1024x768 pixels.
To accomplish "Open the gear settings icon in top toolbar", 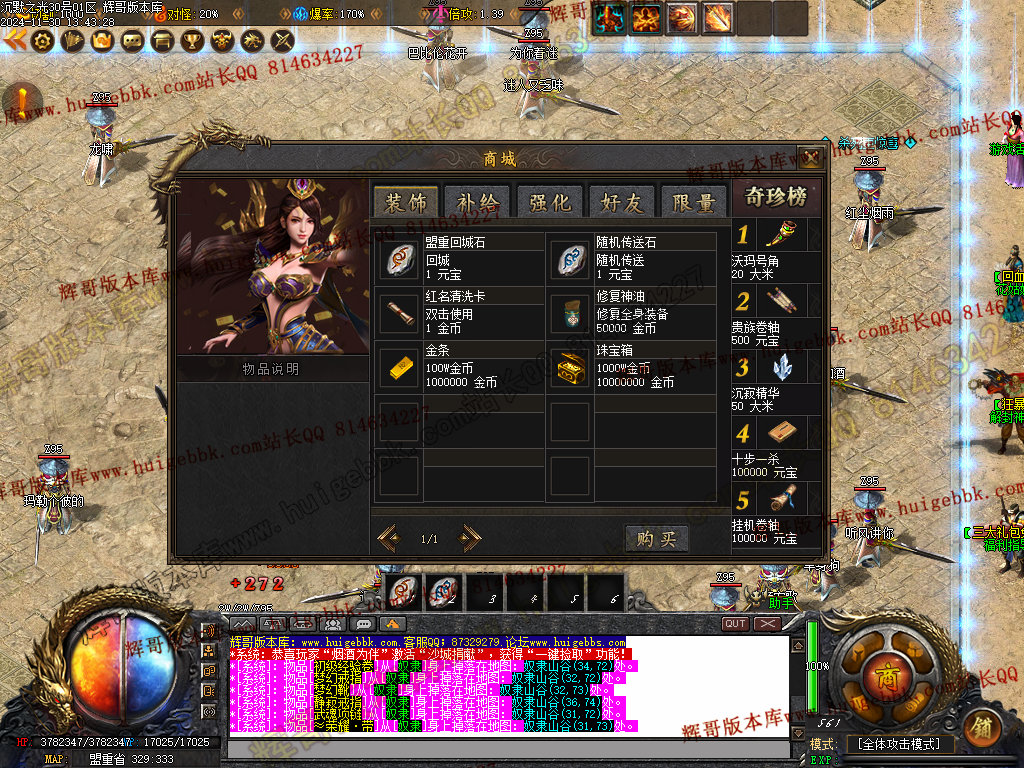I will [42, 41].
